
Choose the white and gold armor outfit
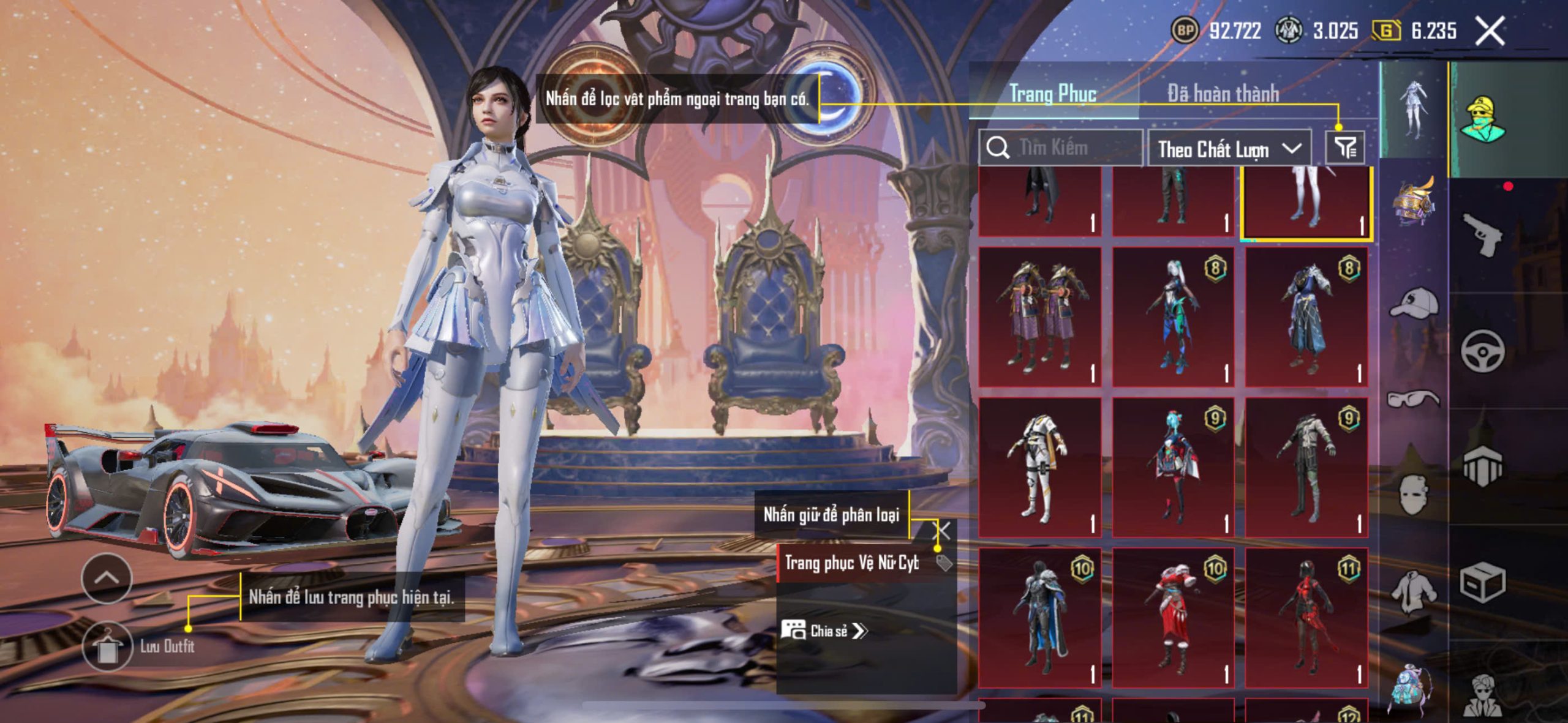coord(1040,468)
